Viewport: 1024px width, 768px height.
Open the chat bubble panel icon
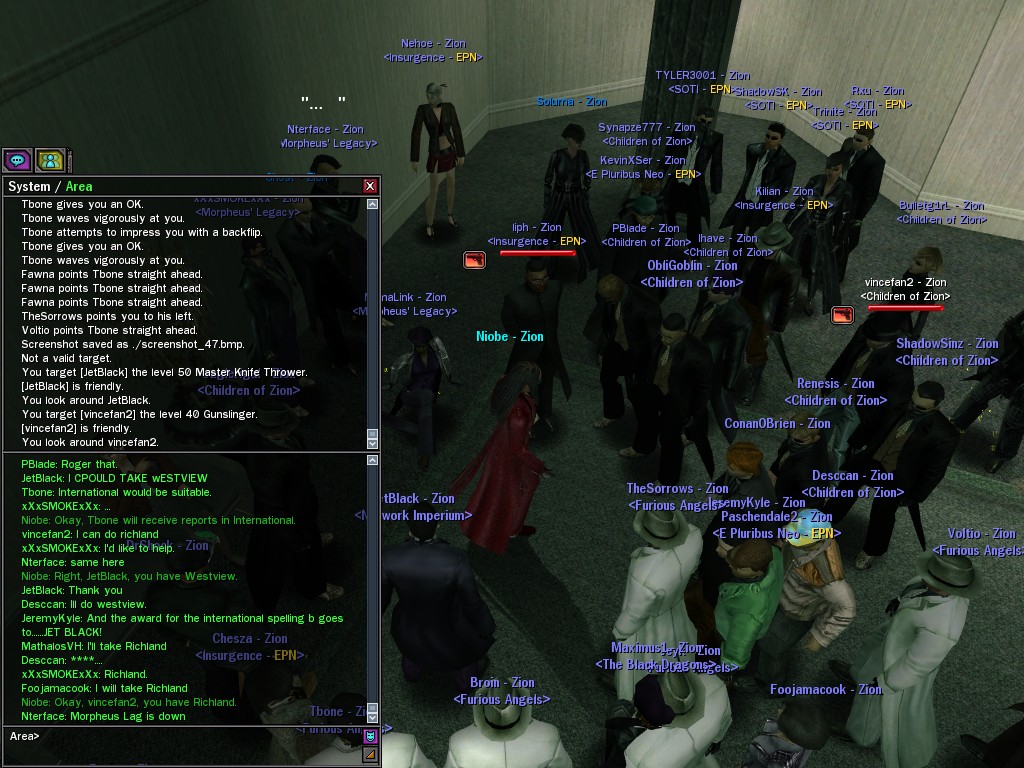[18, 160]
